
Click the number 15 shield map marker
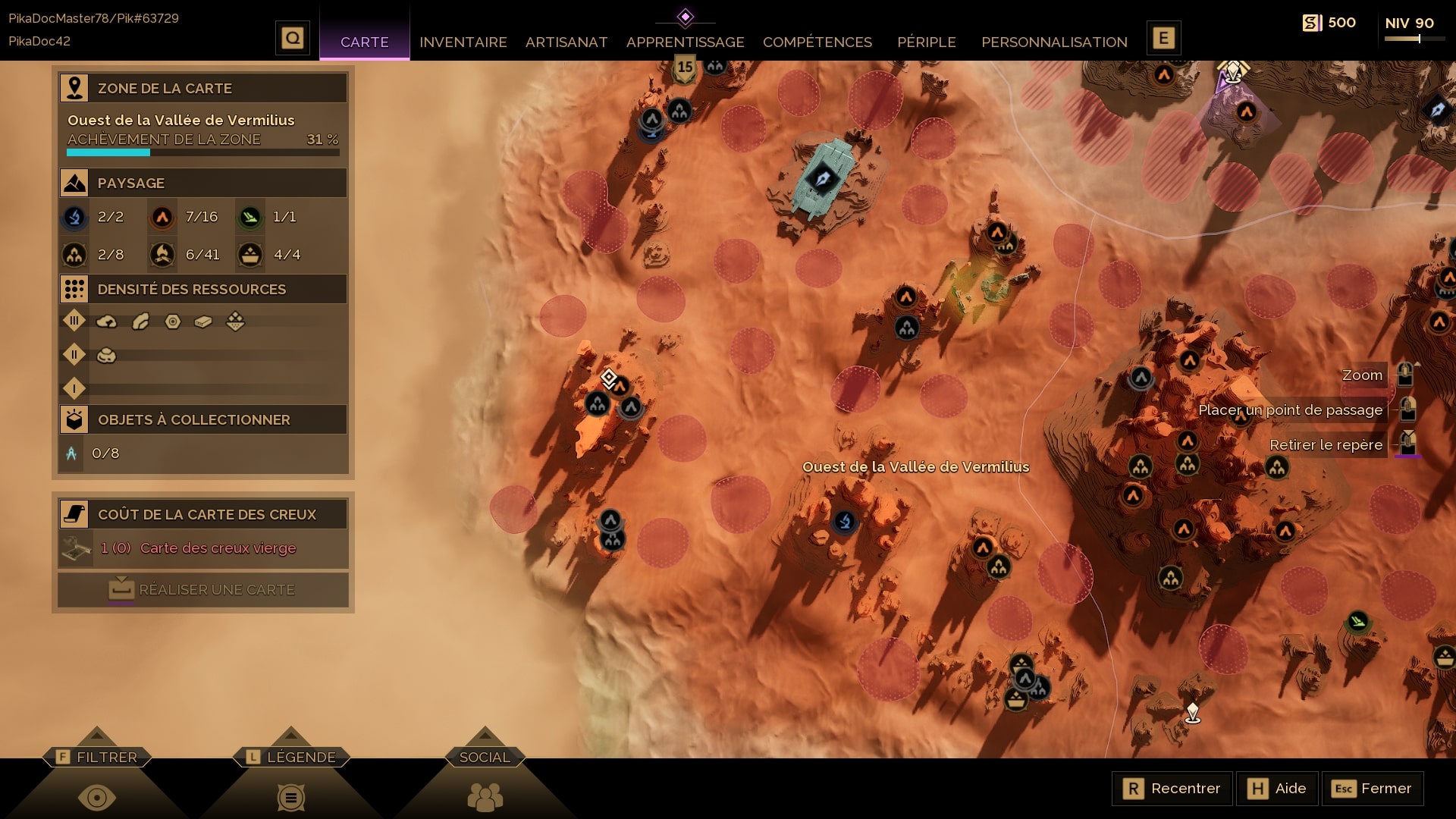click(685, 68)
